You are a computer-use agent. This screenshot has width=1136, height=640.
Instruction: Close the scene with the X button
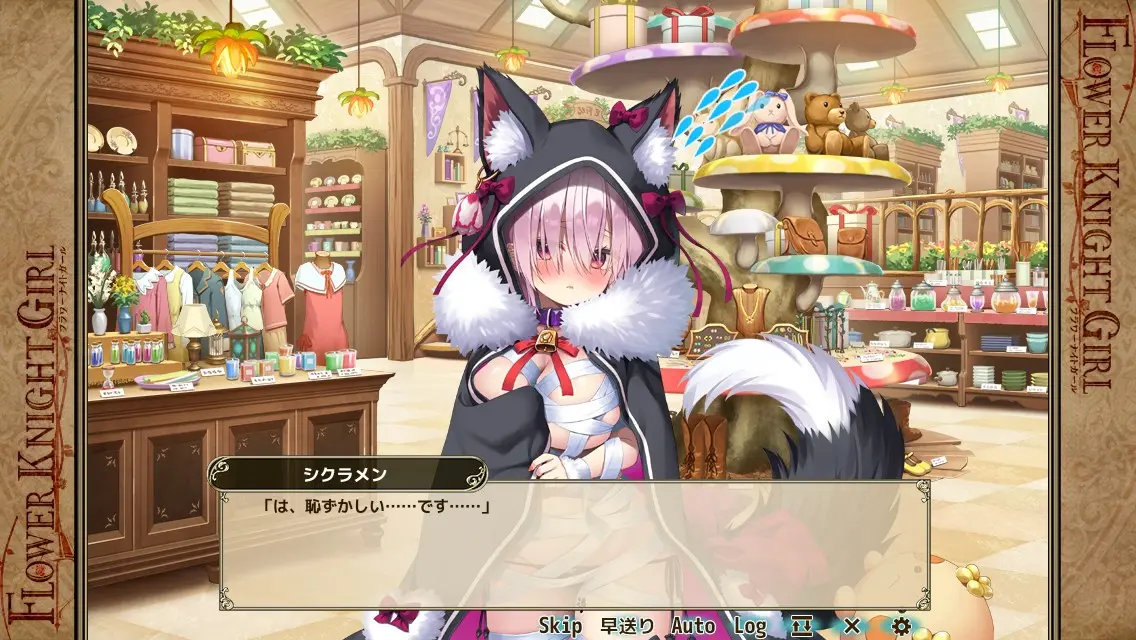click(x=852, y=626)
